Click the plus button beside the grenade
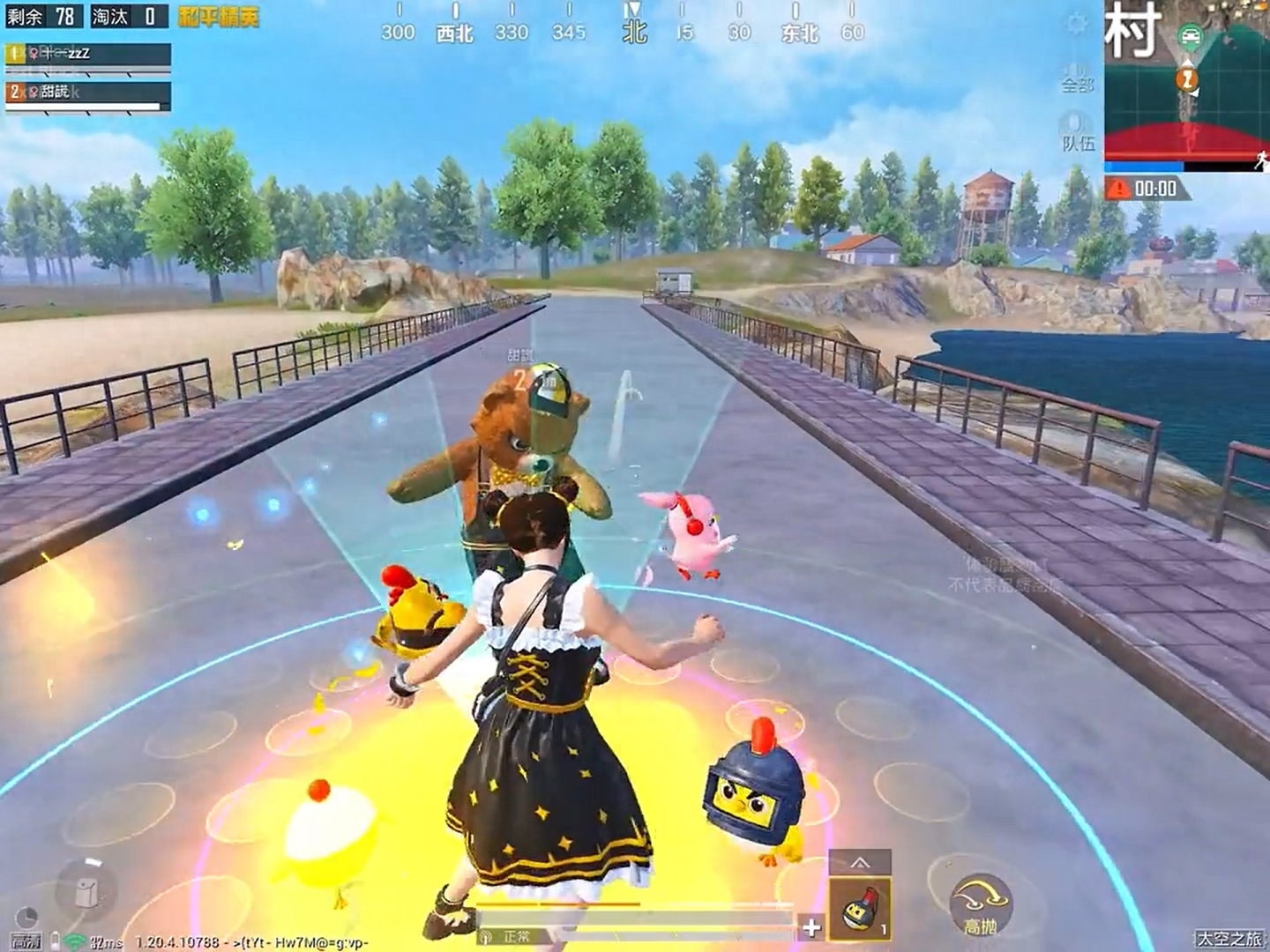 [x=811, y=926]
